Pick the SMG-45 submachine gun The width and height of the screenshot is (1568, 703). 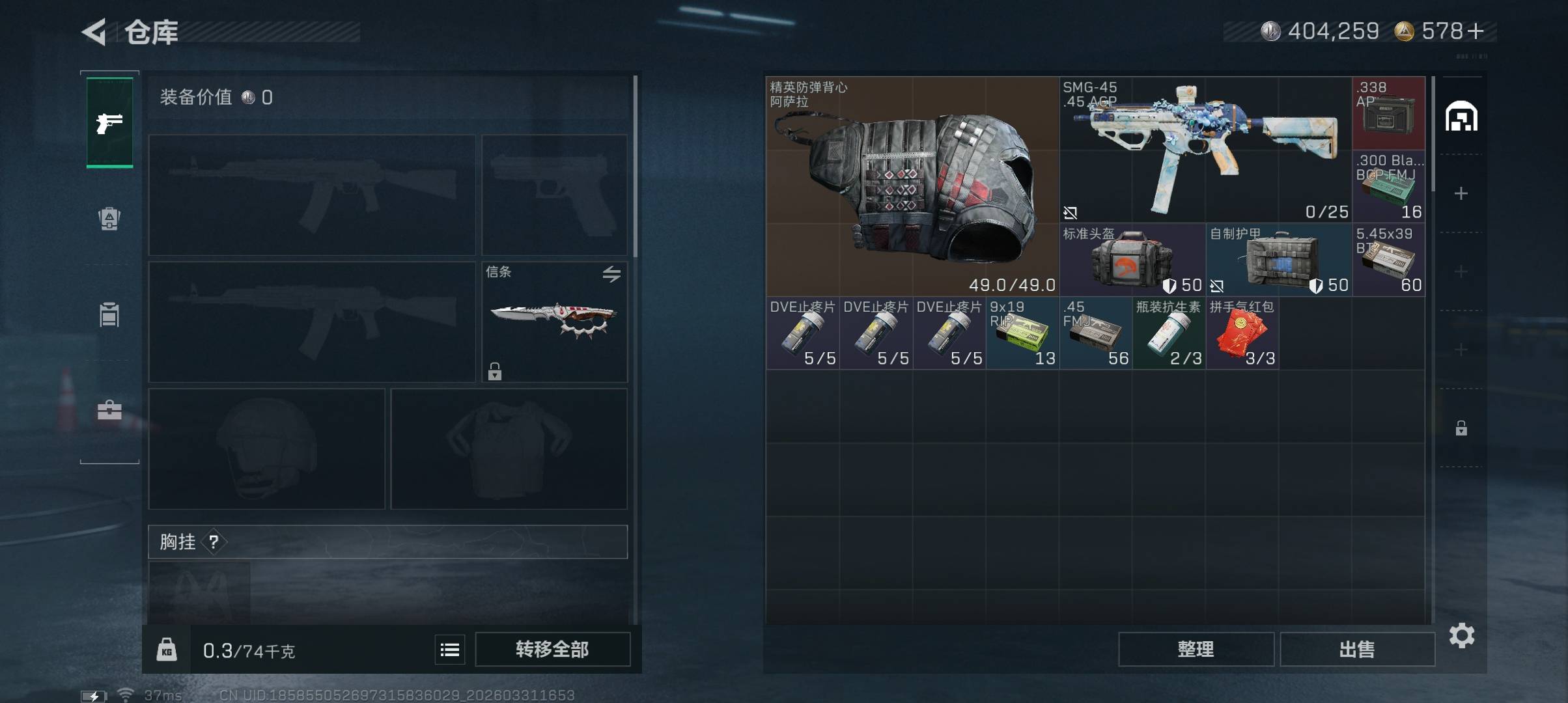coord(1205,150)
